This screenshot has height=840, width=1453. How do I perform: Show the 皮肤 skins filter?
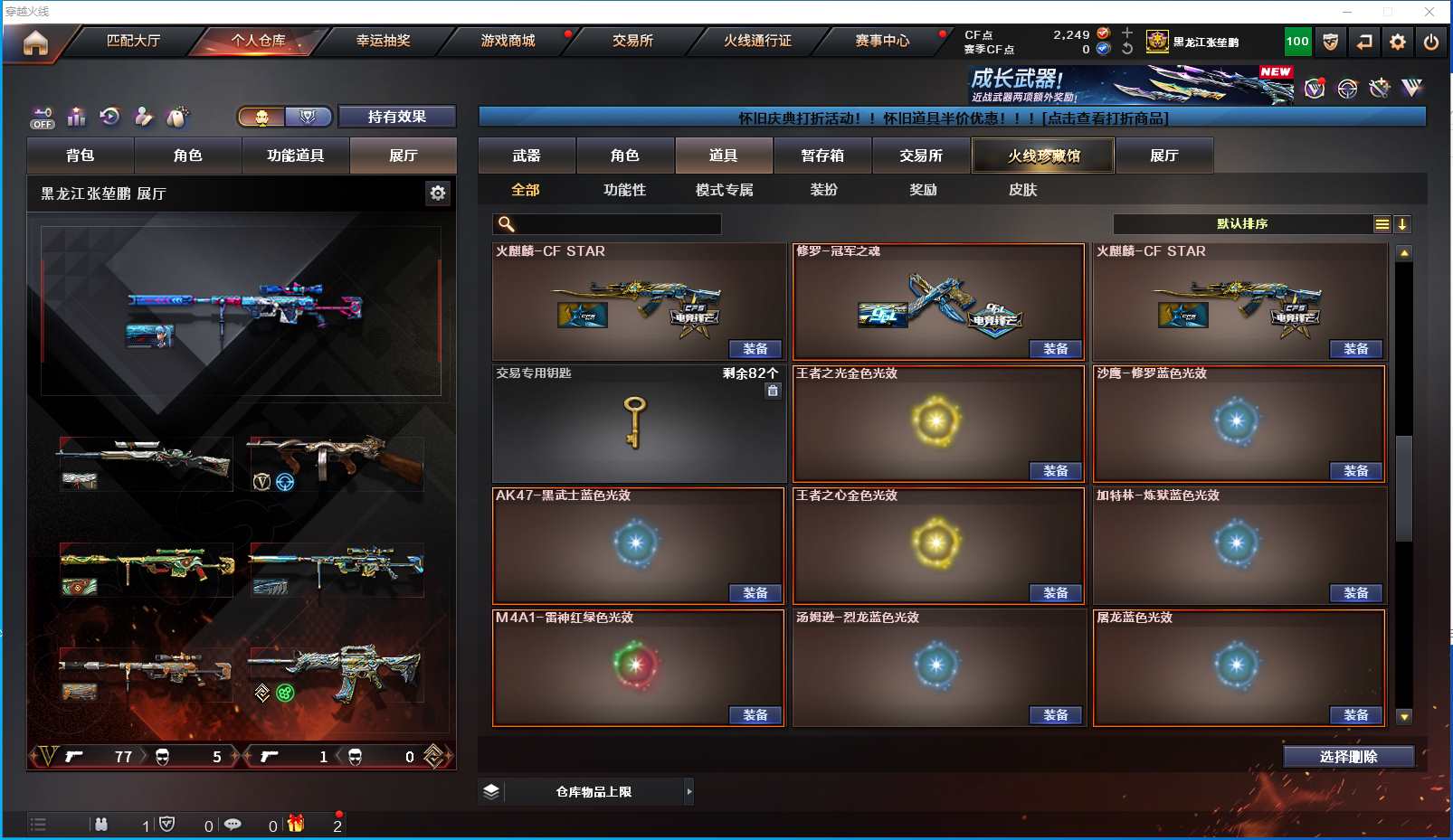coord(1022,190)
